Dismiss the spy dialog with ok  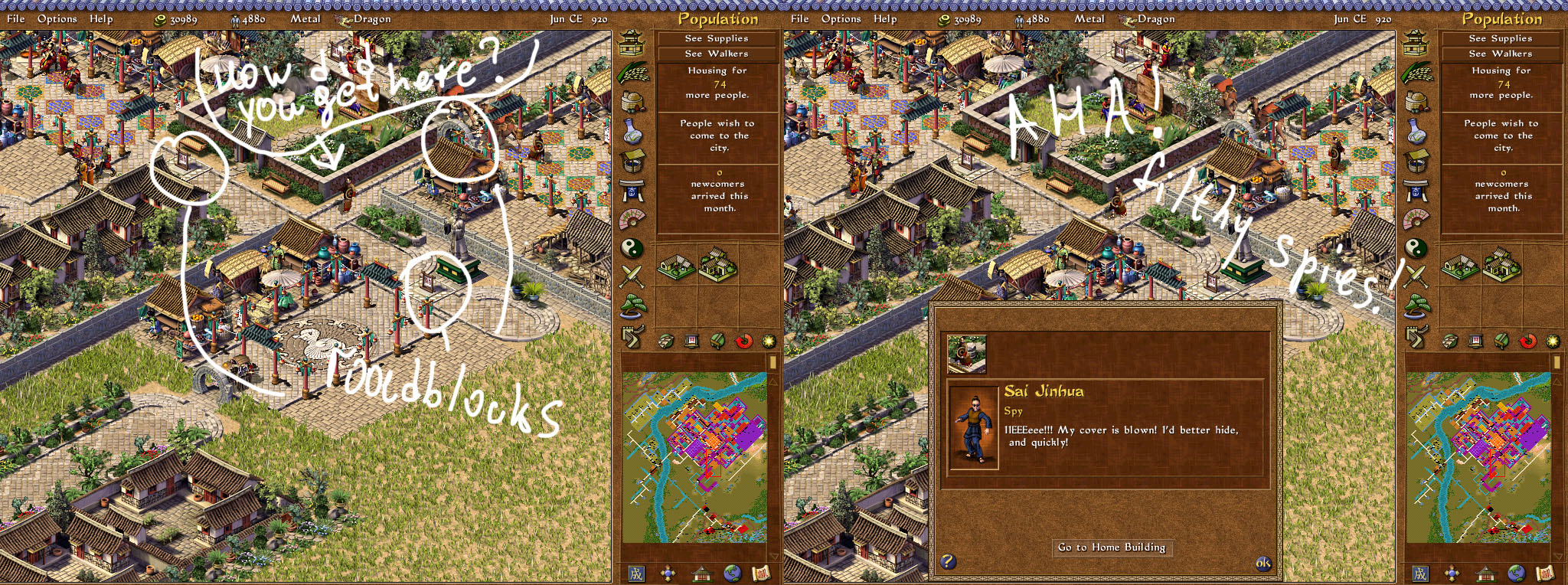tap(1263, 564)
